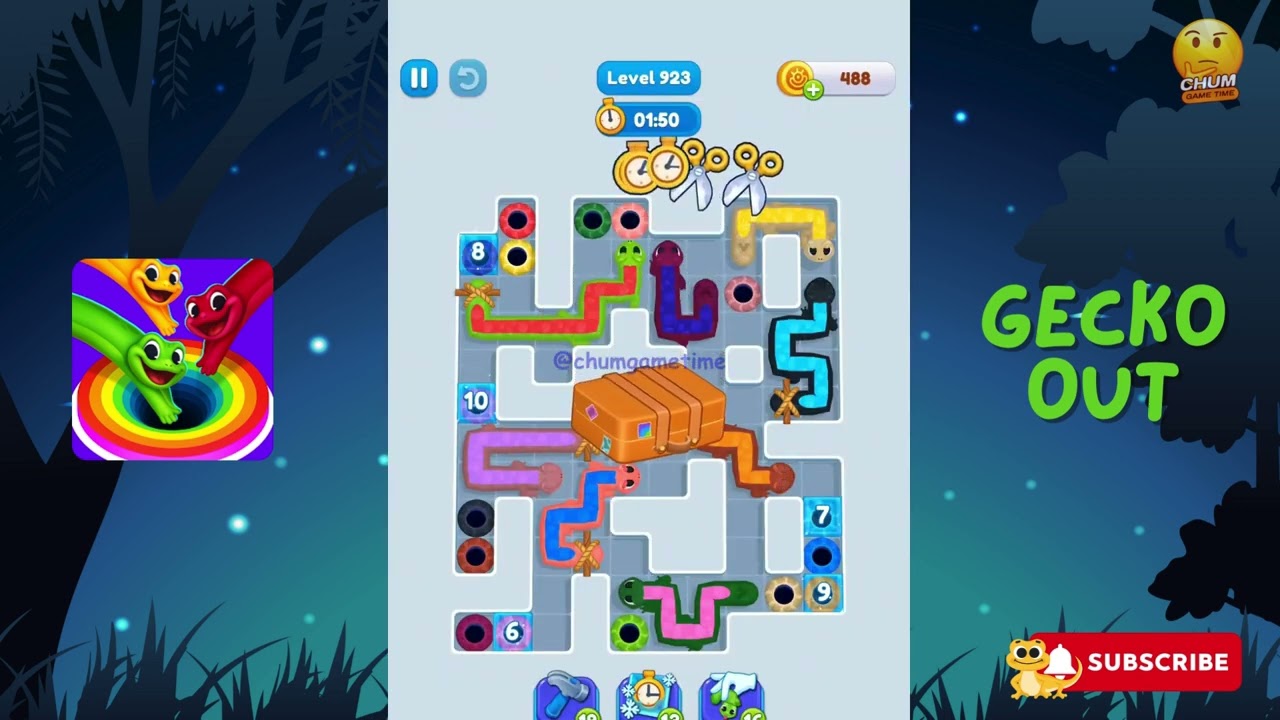Tap the bow tied on the black snake
This screenshot has height=720, width=1280.
pos(785,402)
